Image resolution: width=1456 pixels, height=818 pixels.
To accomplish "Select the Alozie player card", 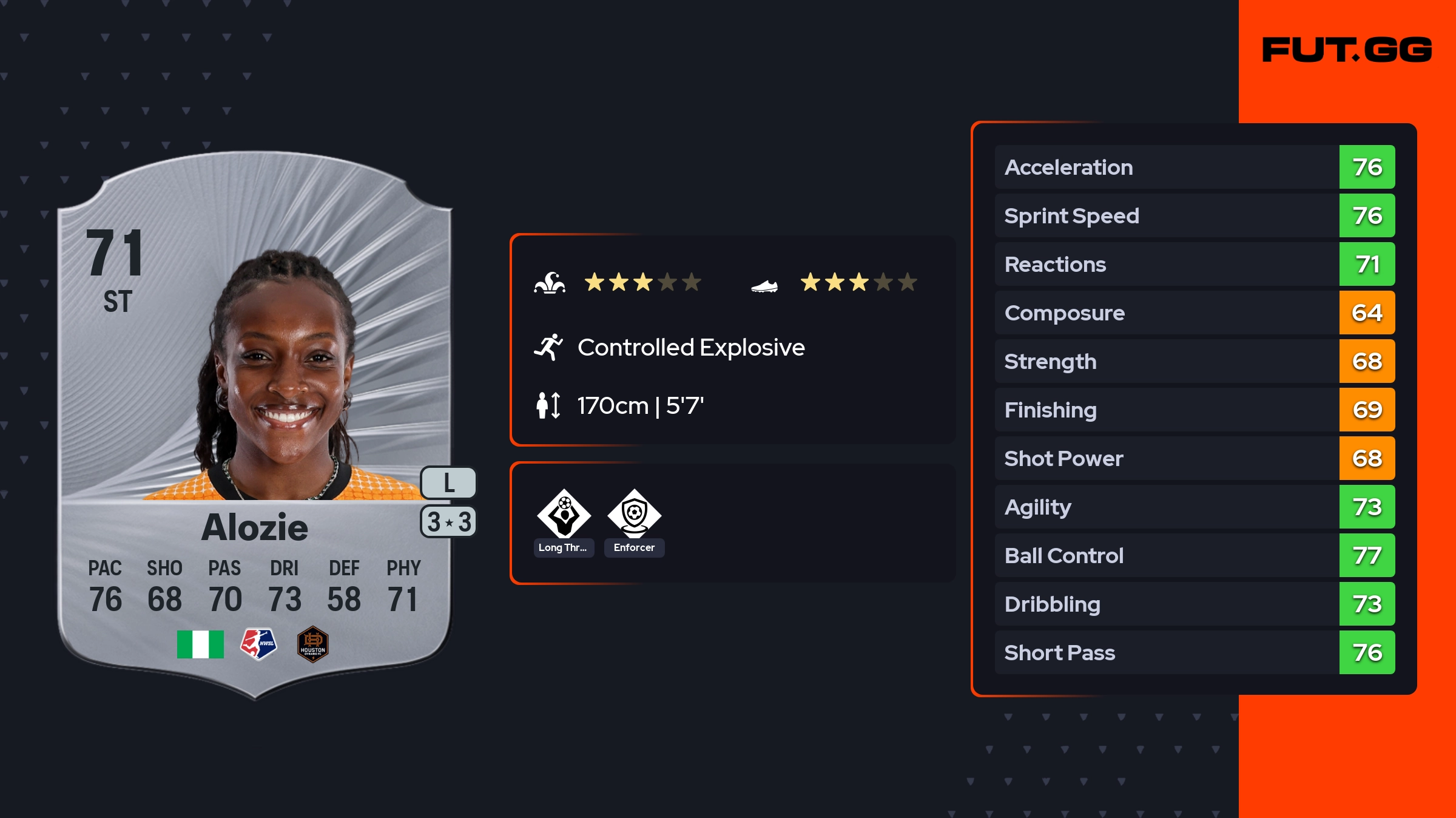I will (x=255, y=425).
